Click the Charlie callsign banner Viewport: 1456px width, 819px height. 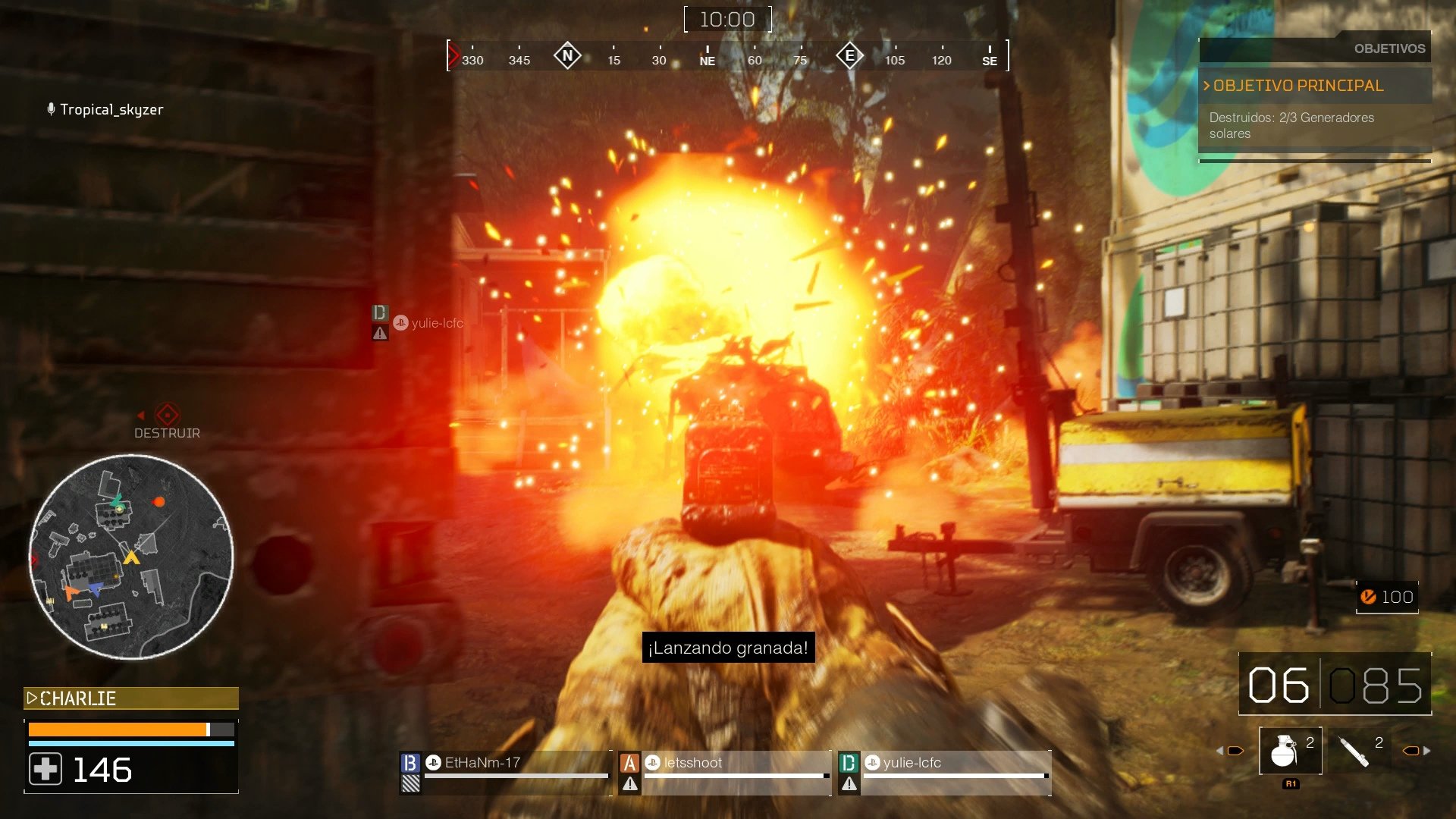tap(131, 698)
